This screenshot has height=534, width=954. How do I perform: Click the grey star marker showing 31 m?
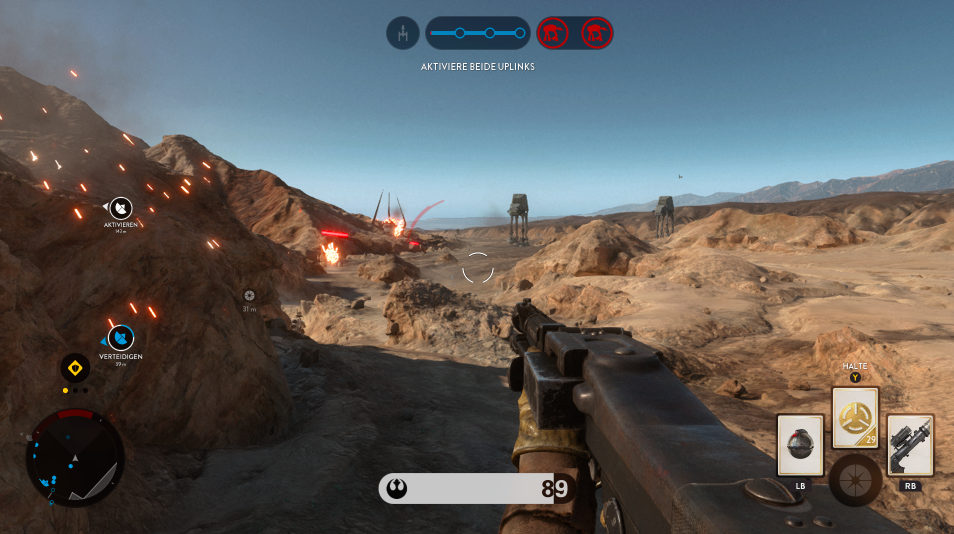click(x=249, y=295)
